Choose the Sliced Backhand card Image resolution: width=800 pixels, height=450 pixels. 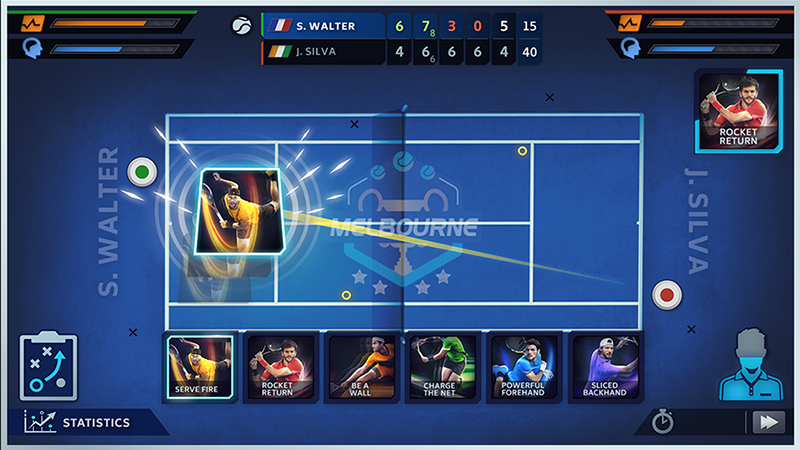[605, 367]
